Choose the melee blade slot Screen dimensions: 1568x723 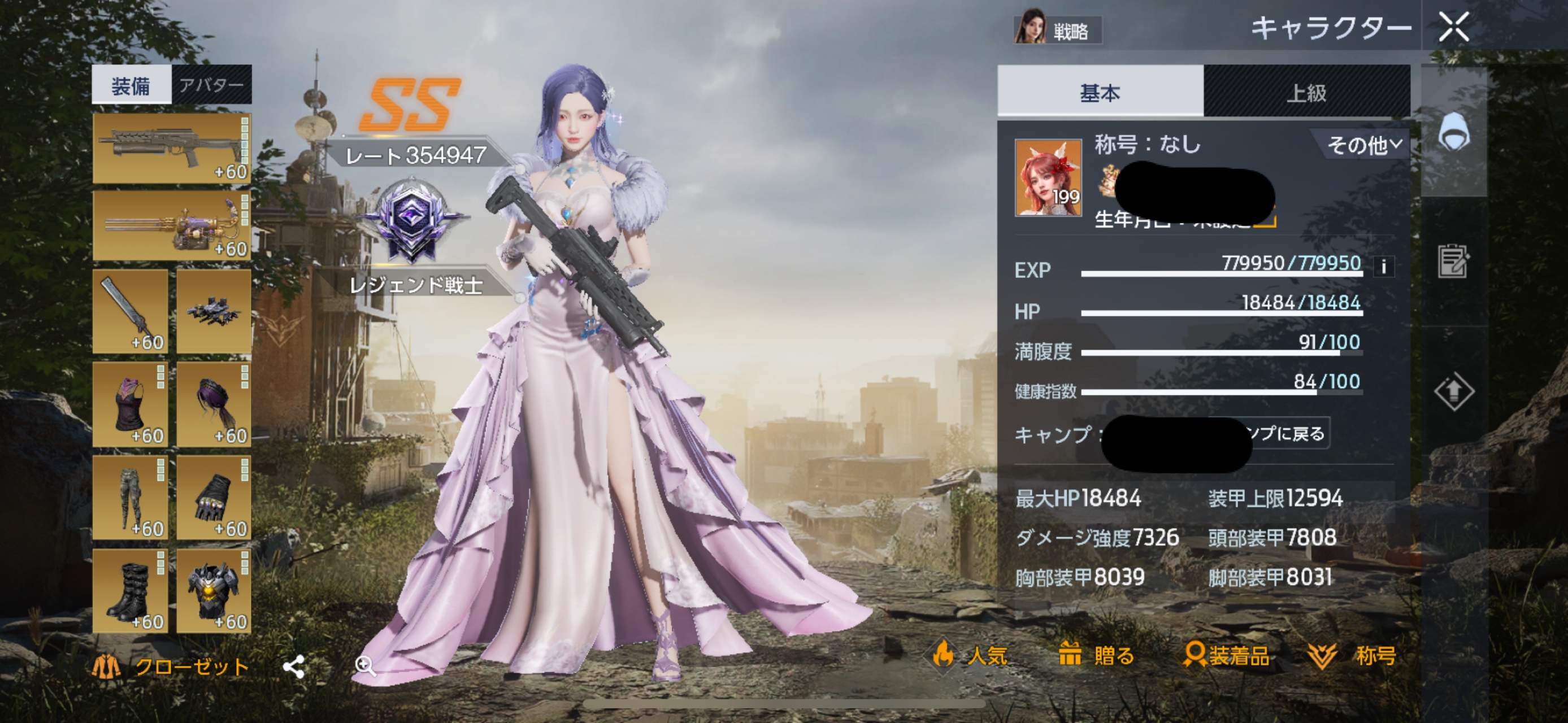tap(131, 311)
